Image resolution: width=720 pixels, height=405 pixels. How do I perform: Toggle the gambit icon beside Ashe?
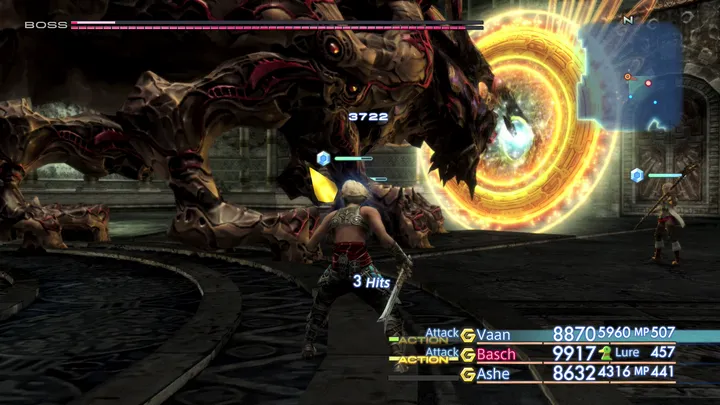(x=467, y=374)
